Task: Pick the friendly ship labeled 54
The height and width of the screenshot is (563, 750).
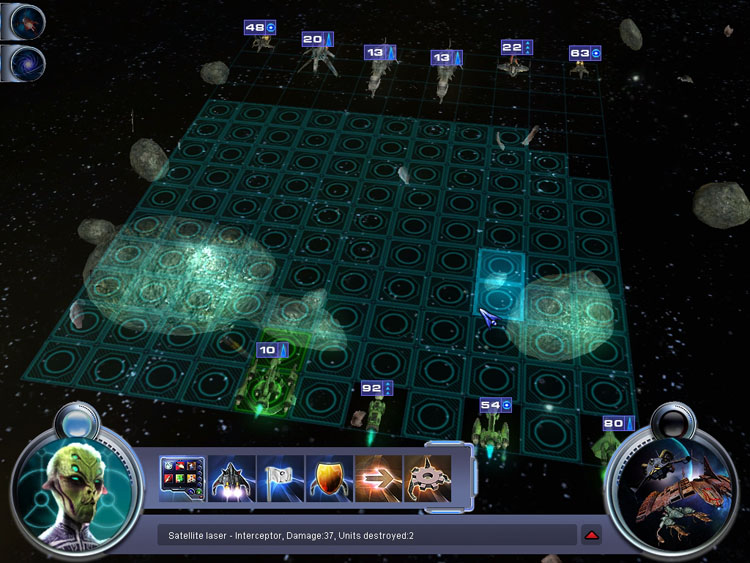Action: (490, 430)
